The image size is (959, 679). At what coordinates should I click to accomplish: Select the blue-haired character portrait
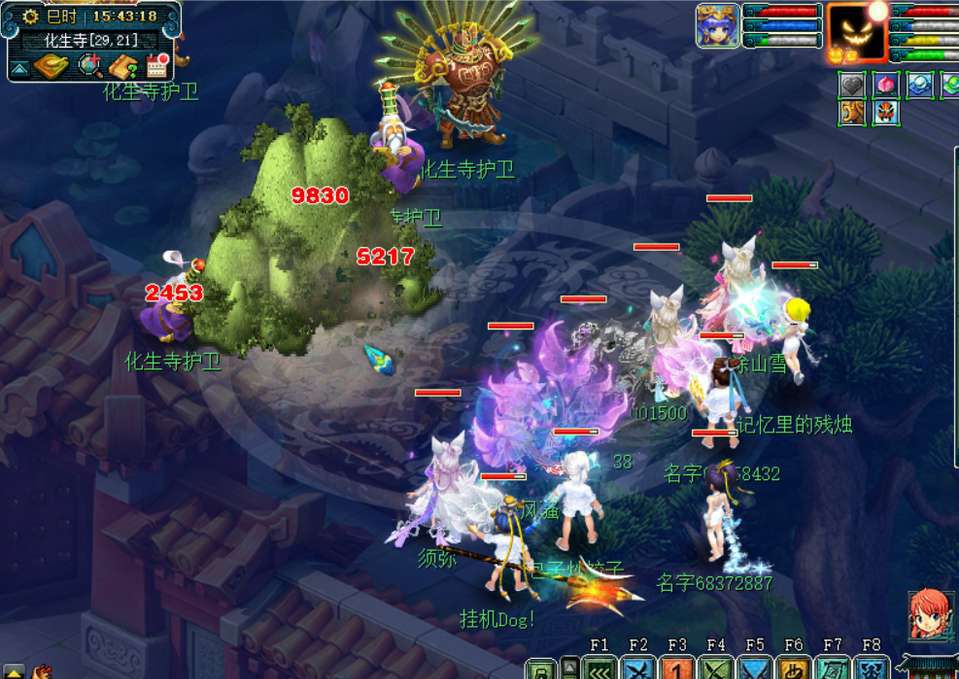click(717, 25)
